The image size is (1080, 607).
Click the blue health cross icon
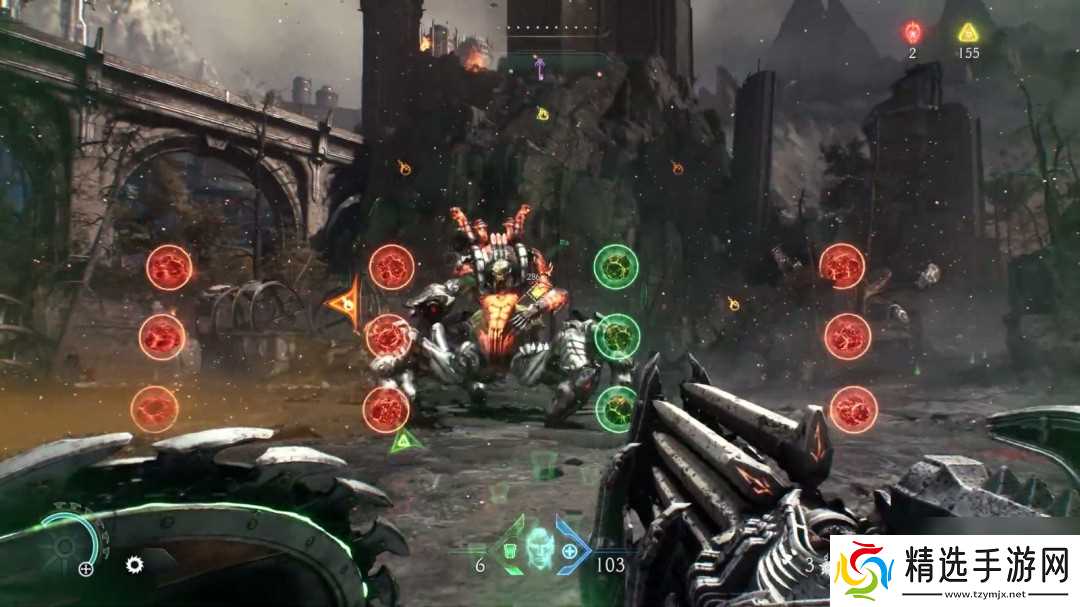coord(570,551)
